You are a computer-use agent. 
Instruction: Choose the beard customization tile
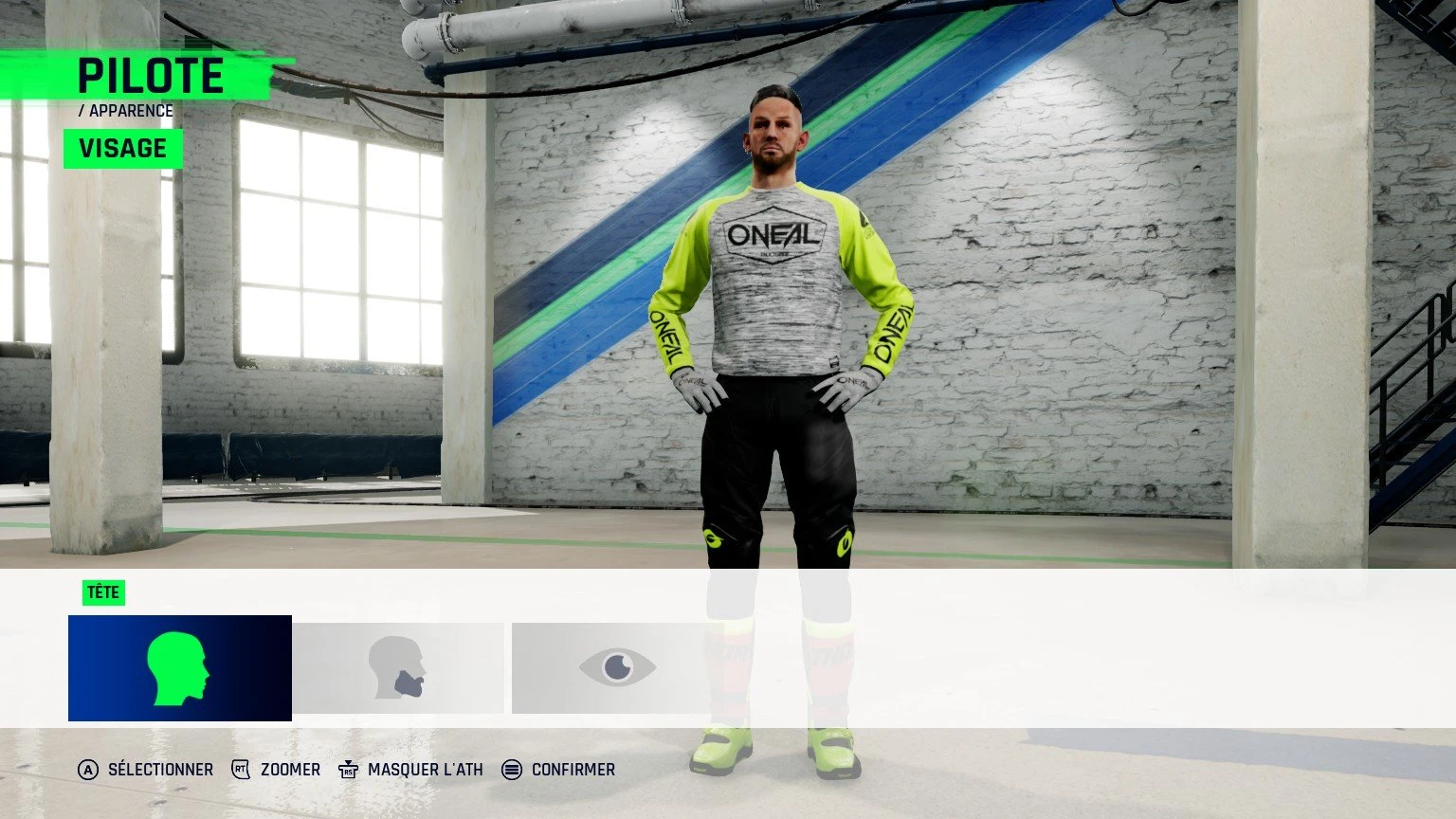coord(398,668)
